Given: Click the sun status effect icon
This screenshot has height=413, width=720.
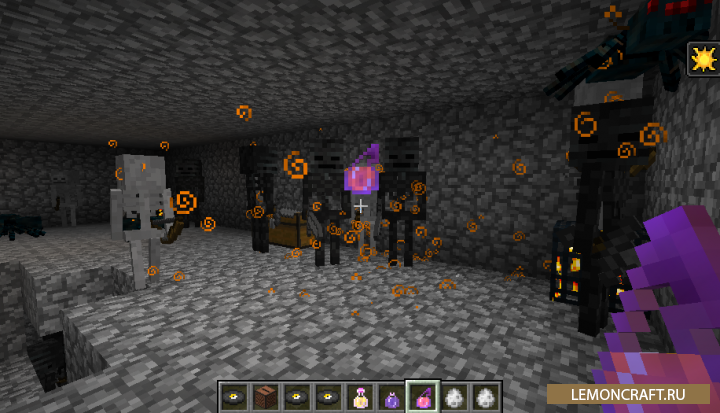Looking at the screenshot, I should point(703,60).
